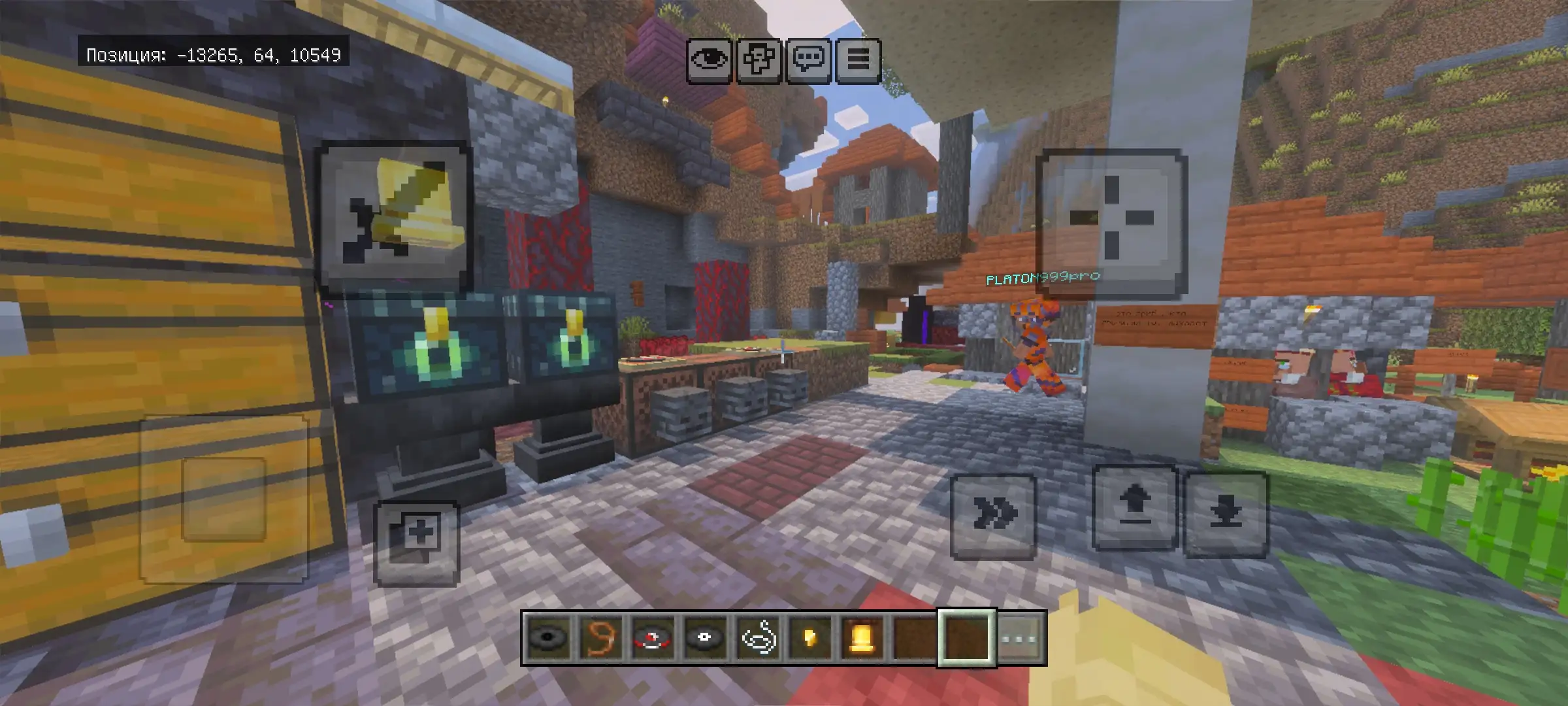Open the pause menu hamburger button

tap(858, 60)
